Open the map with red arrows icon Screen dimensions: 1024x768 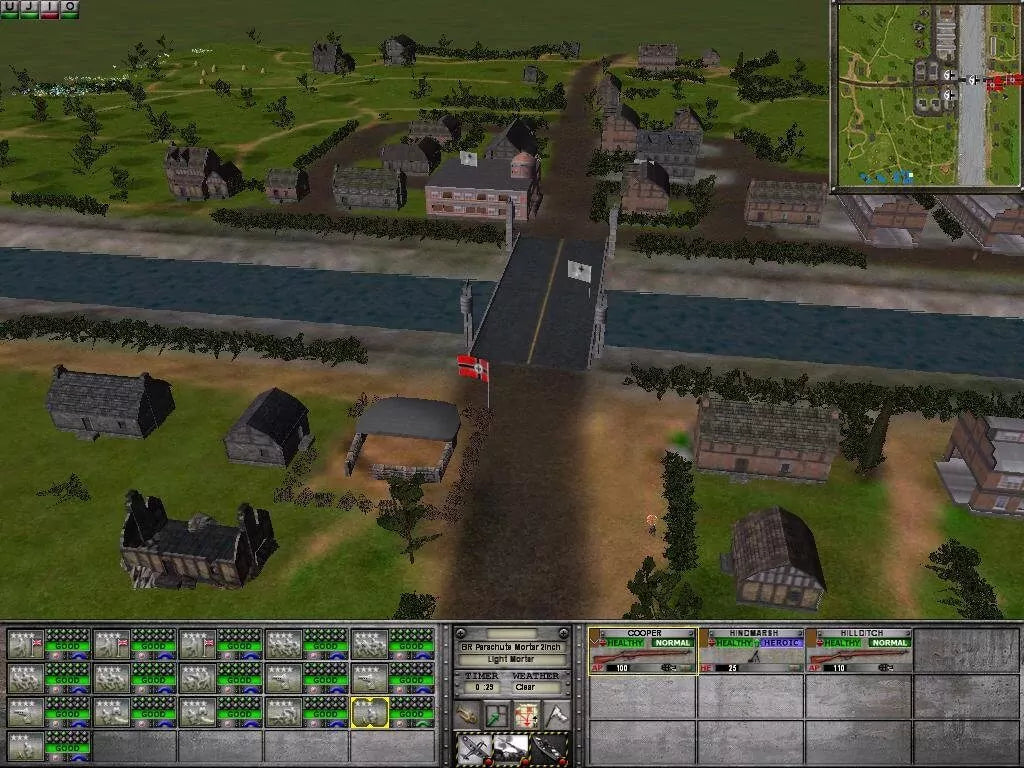tap(527, 714)
